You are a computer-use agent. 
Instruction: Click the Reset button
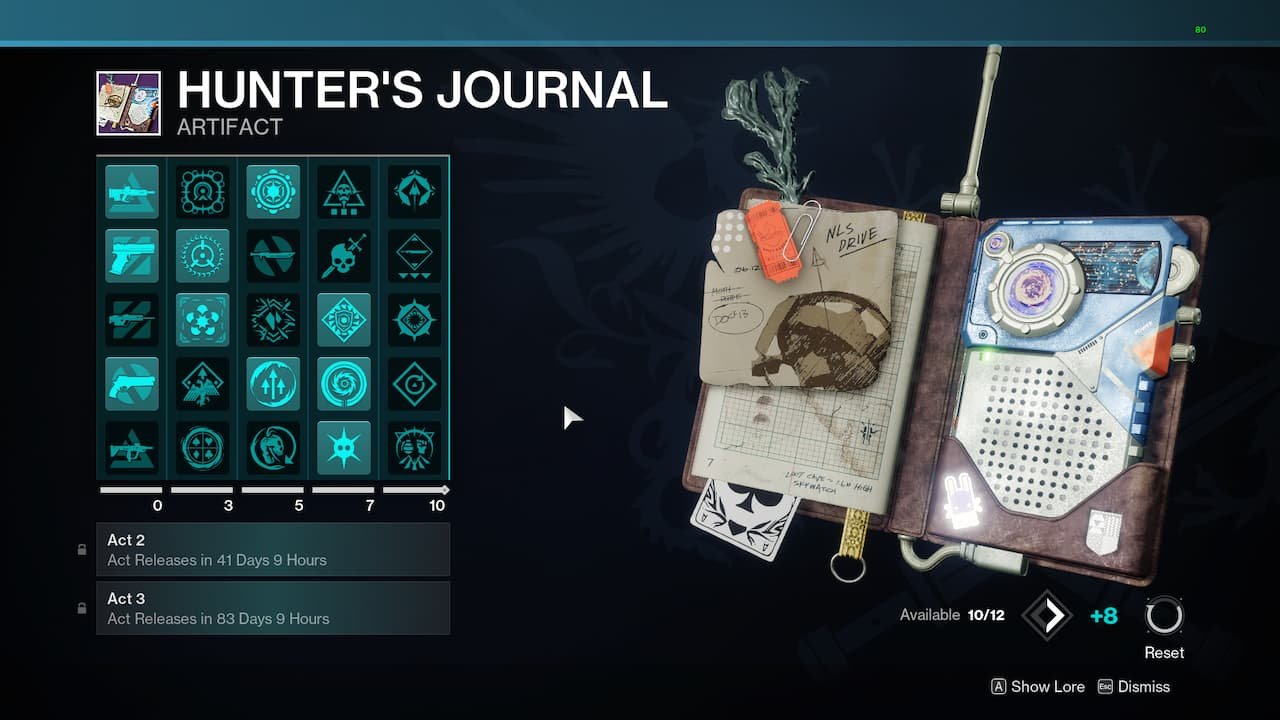(1163, 620)
